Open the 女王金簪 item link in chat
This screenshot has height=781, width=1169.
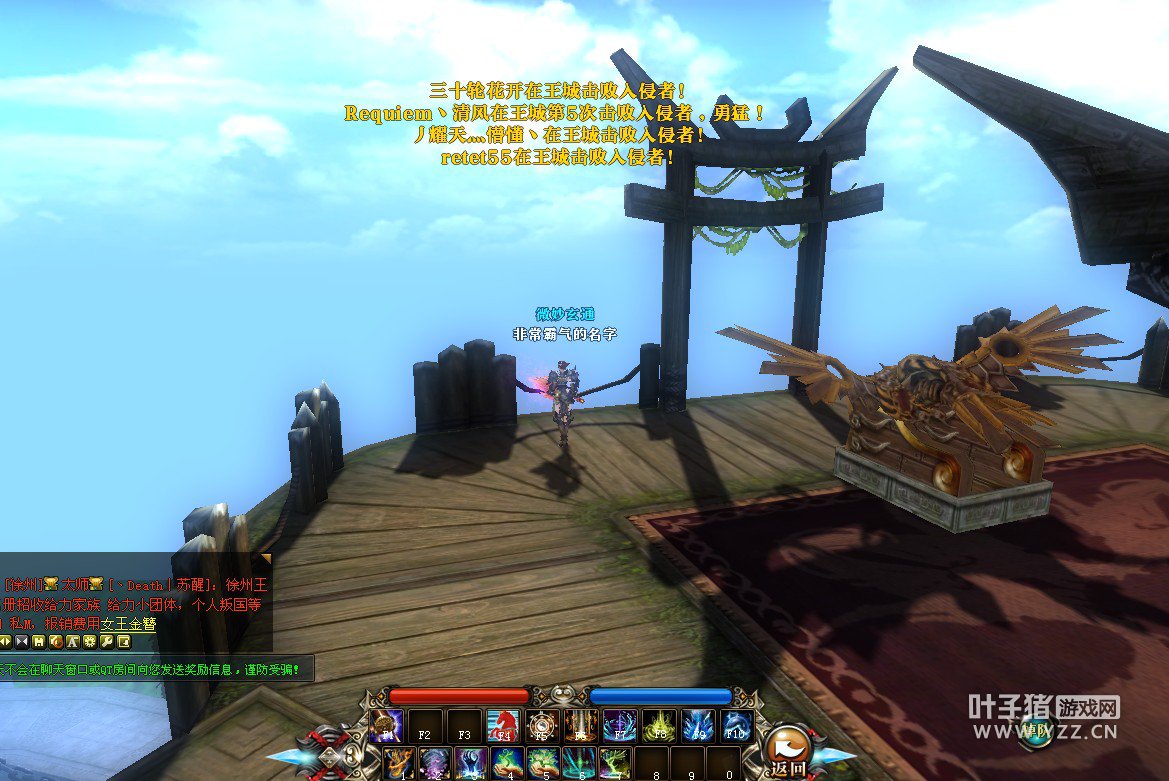pos(128,623)
